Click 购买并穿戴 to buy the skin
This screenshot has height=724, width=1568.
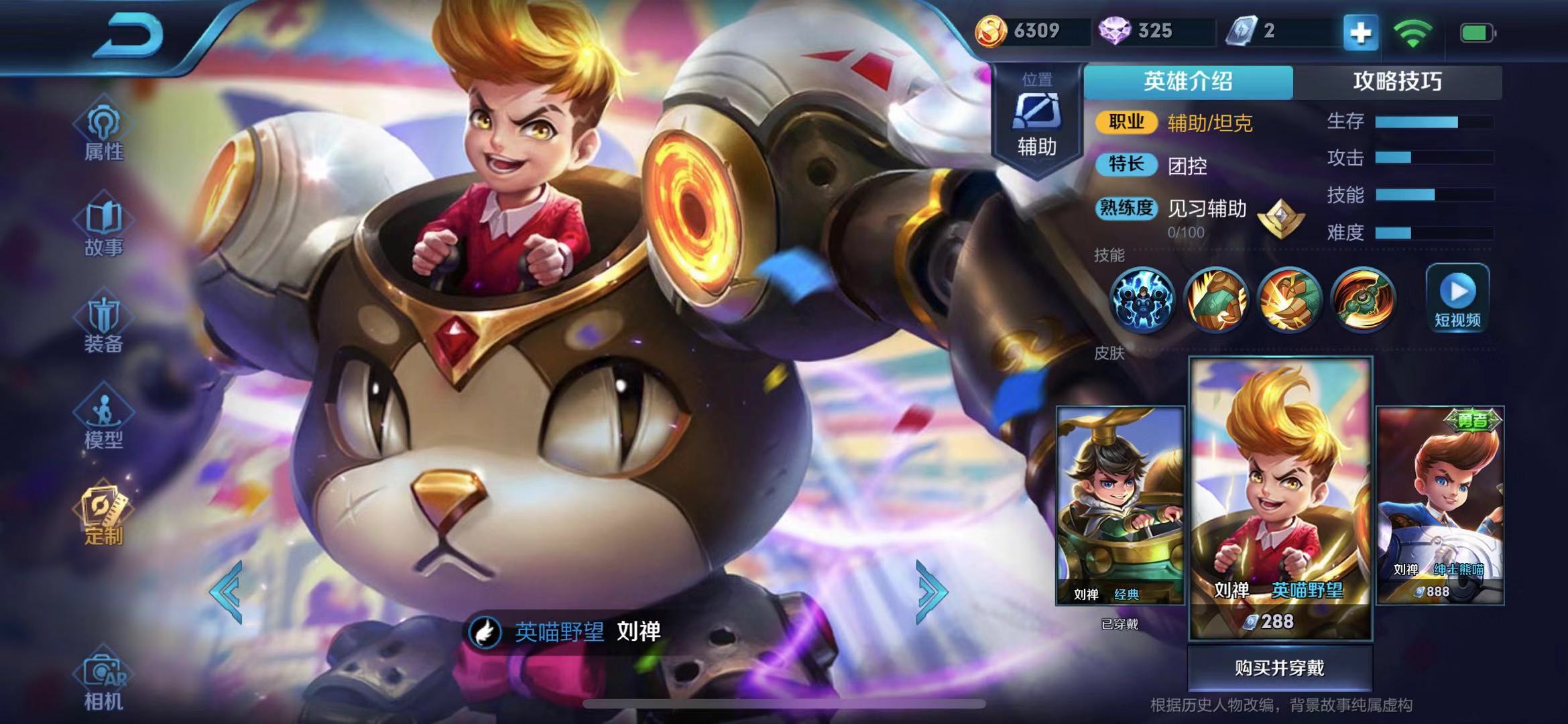pyautogui.click(x=1280, y=668)
